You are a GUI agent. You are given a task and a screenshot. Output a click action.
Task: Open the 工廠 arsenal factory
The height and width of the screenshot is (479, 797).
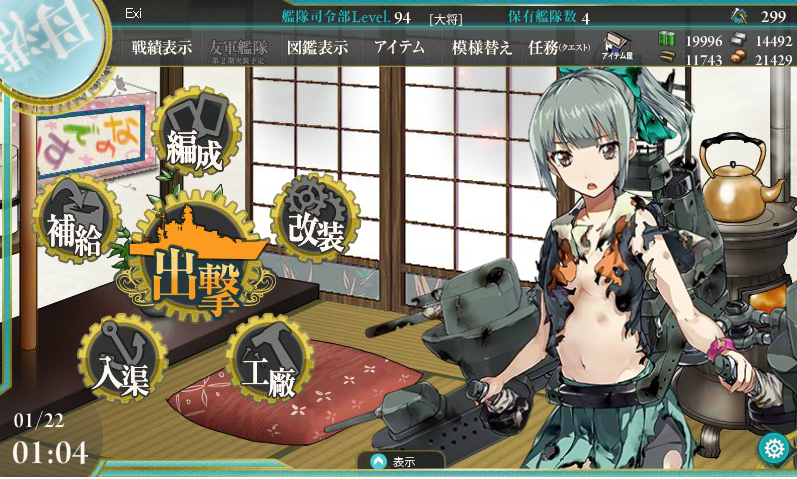coord(268,362)
